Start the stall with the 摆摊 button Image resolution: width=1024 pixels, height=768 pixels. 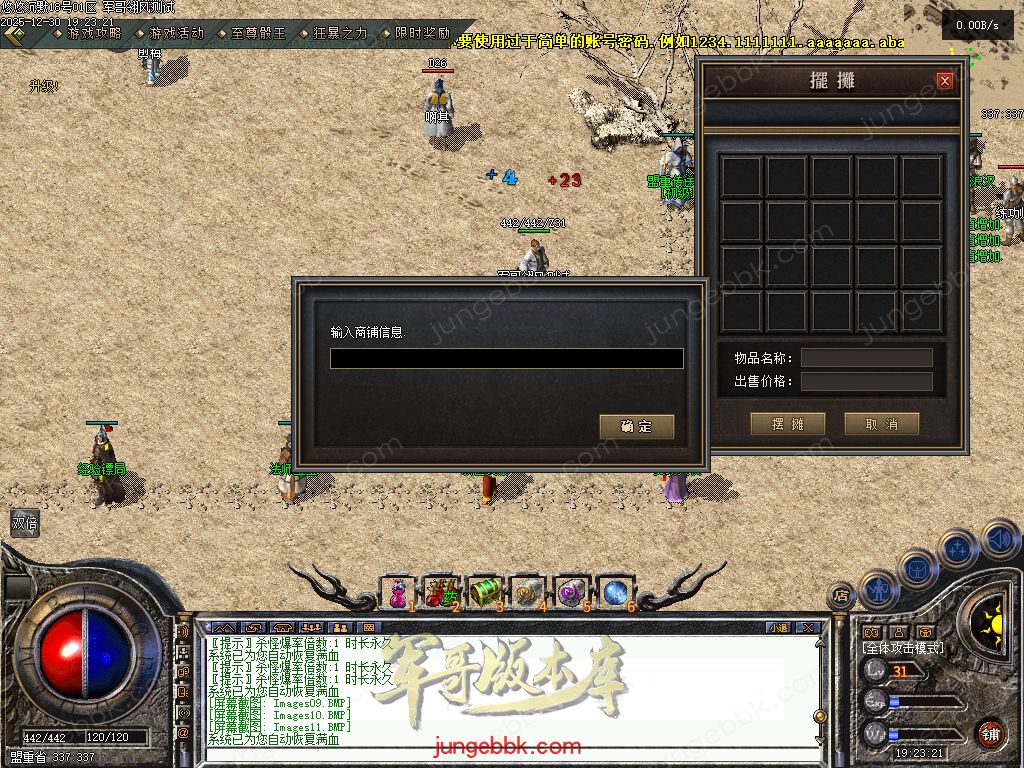click(787, 424)
